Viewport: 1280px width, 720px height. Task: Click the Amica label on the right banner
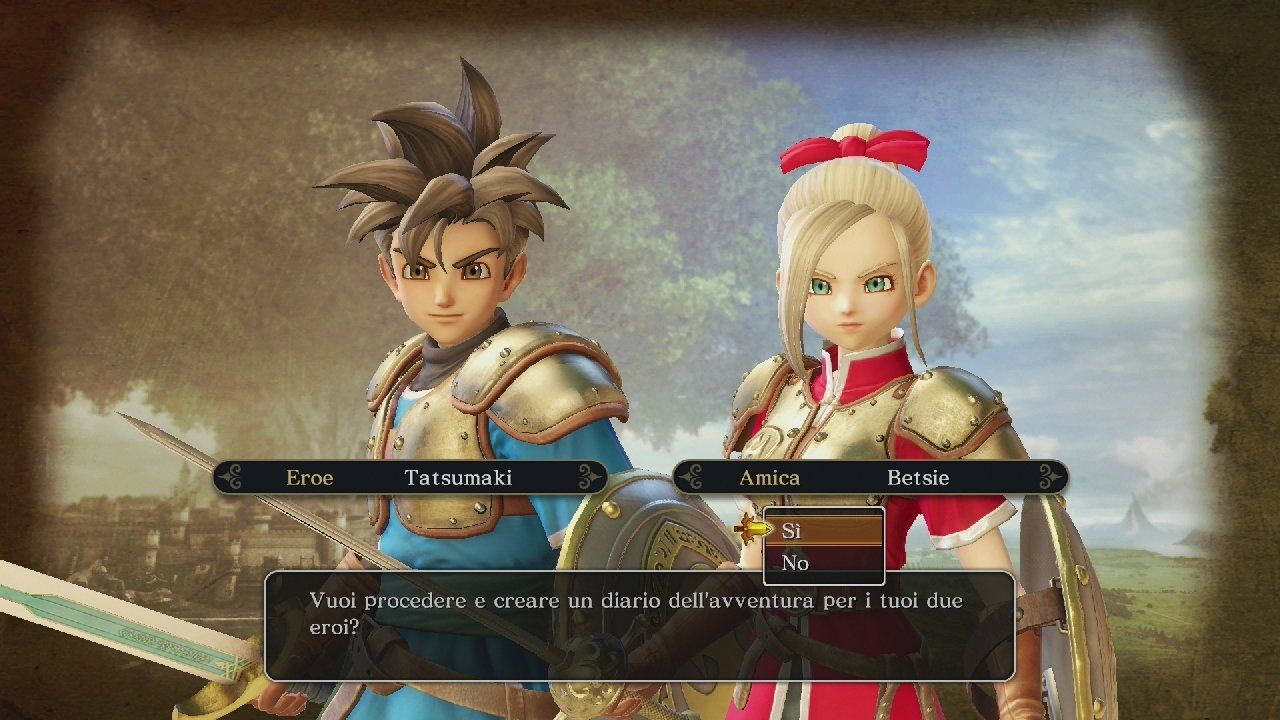pyautogui.click(x=772, y=478)
